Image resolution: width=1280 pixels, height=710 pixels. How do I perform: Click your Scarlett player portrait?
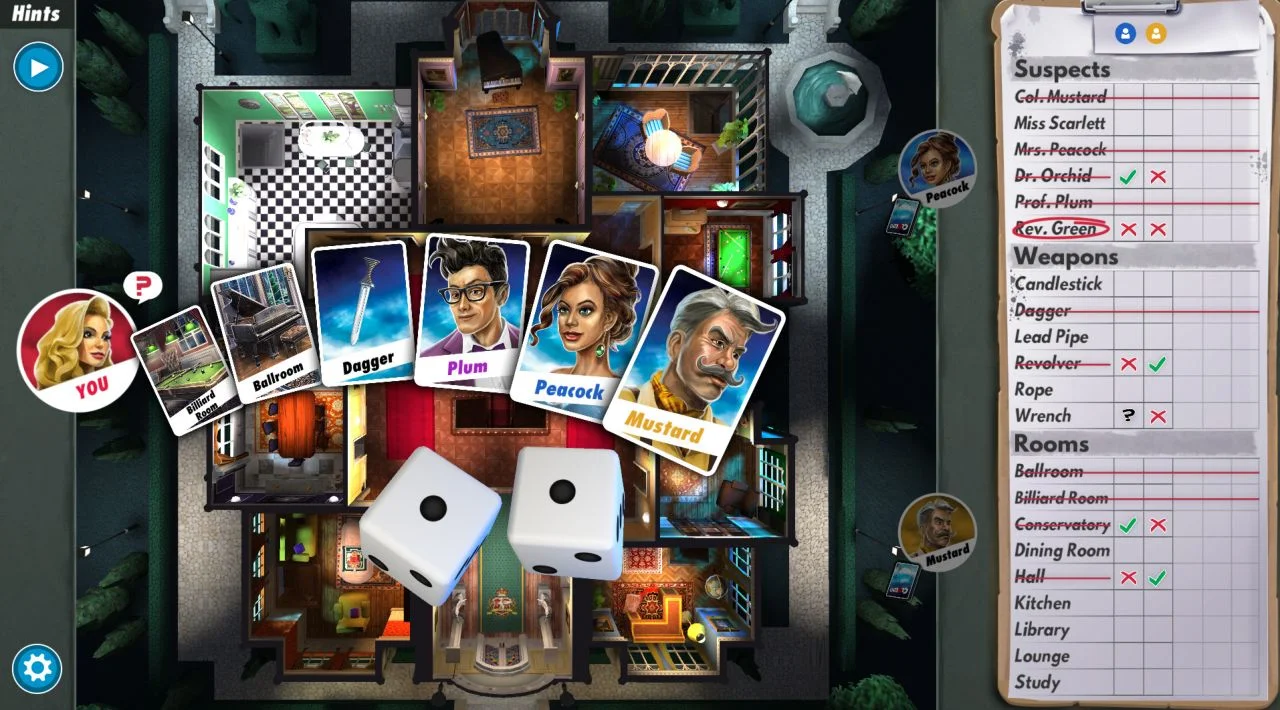[77, 350]
